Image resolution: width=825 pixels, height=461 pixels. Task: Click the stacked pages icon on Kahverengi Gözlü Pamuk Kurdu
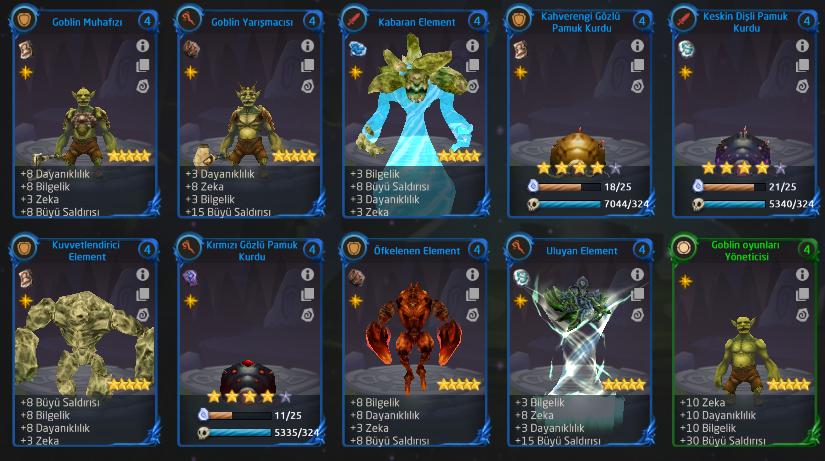point(634,66)
